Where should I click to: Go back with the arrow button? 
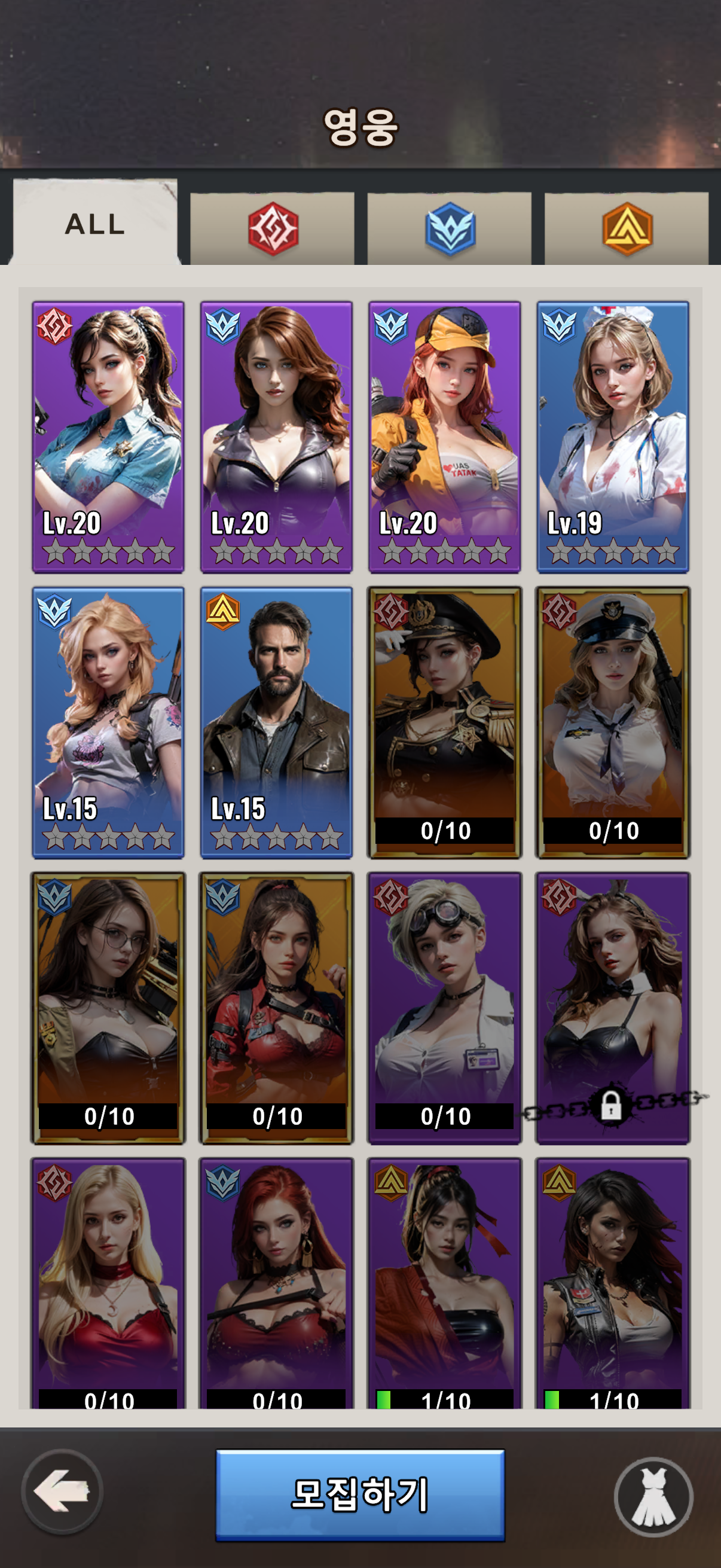click(x=62, y=1491)
